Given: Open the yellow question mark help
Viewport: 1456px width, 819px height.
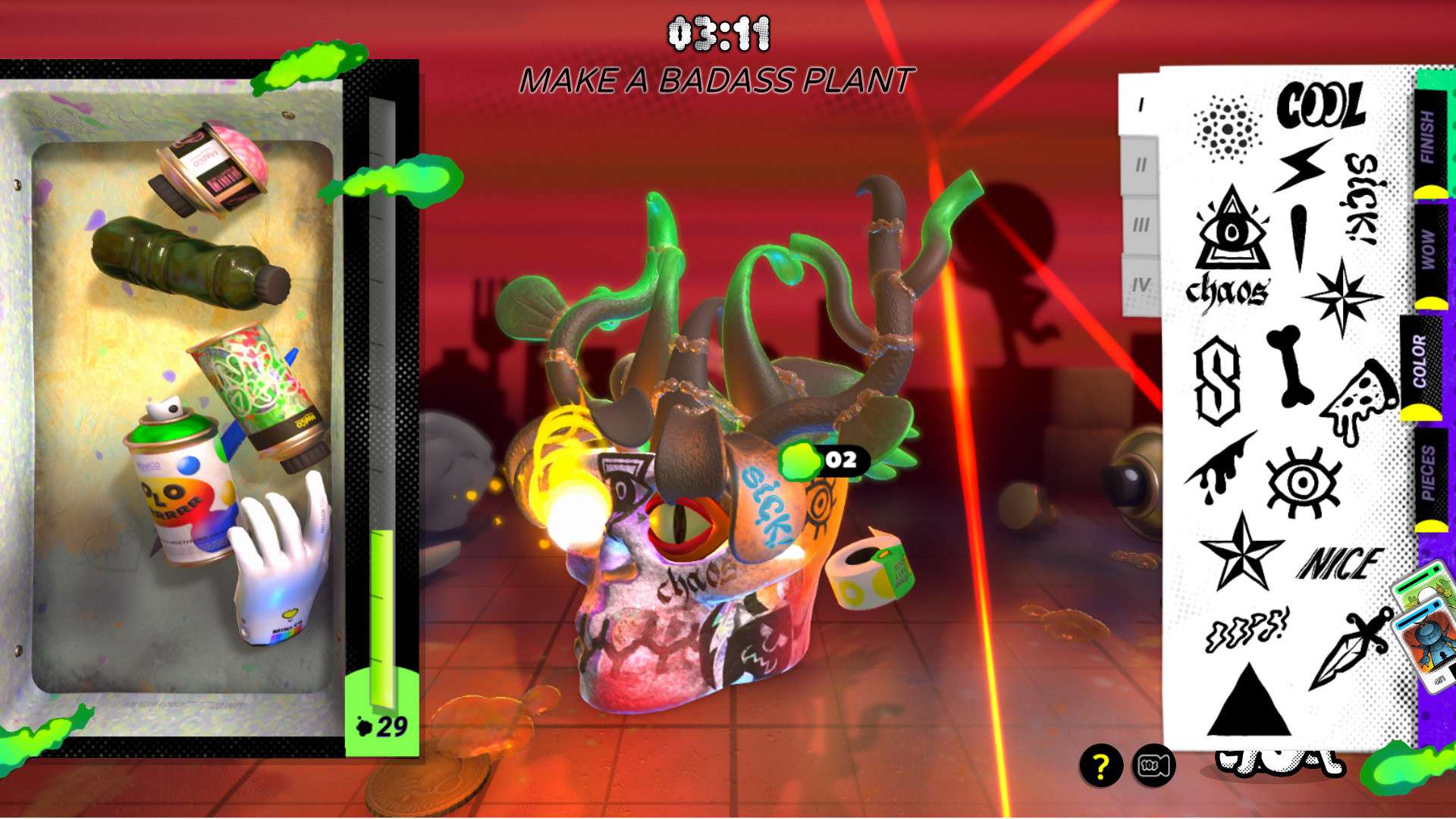Looking at the screenshot, I should (1100, 766).
